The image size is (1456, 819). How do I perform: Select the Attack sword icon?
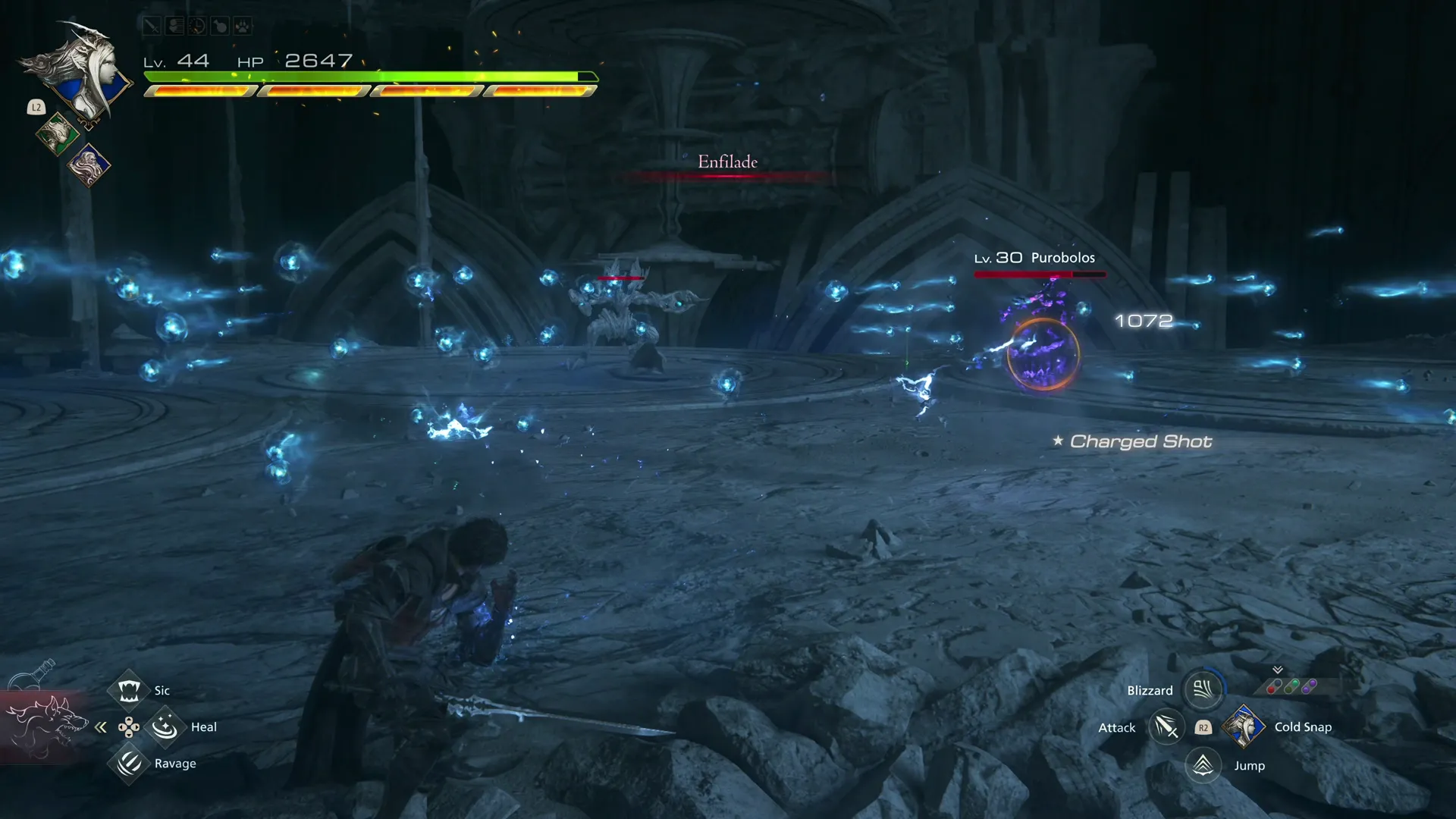pos(1166,726)
